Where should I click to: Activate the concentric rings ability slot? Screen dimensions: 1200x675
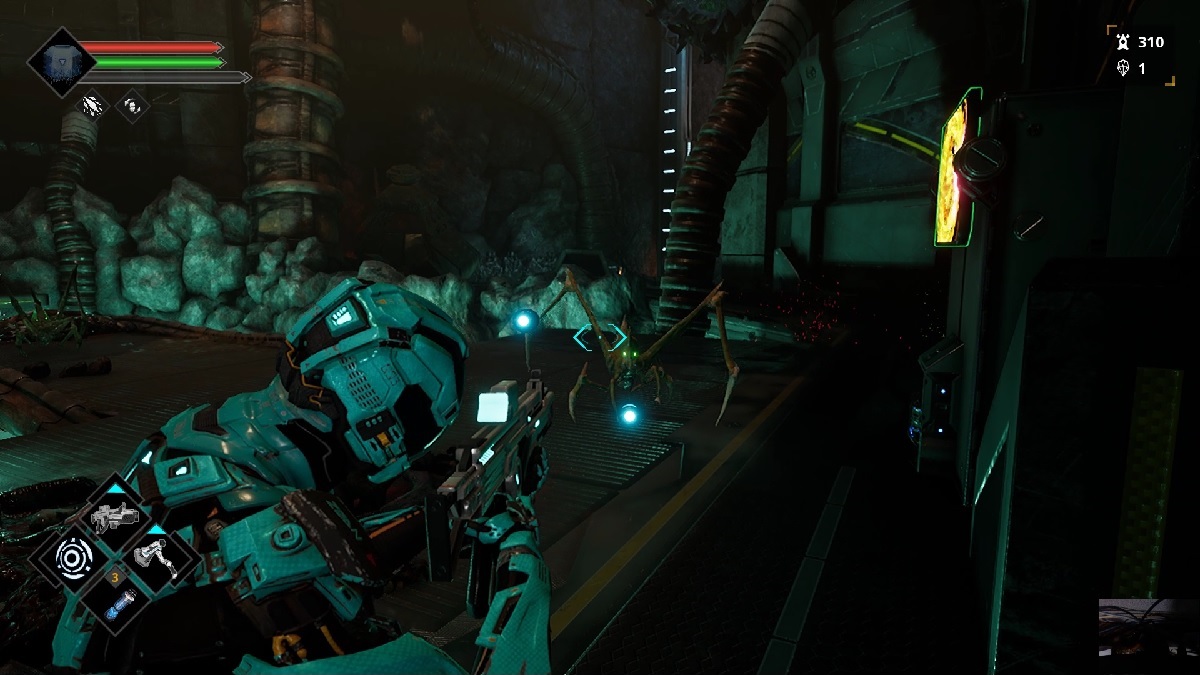pyautogui.click(x=72, y=555)
